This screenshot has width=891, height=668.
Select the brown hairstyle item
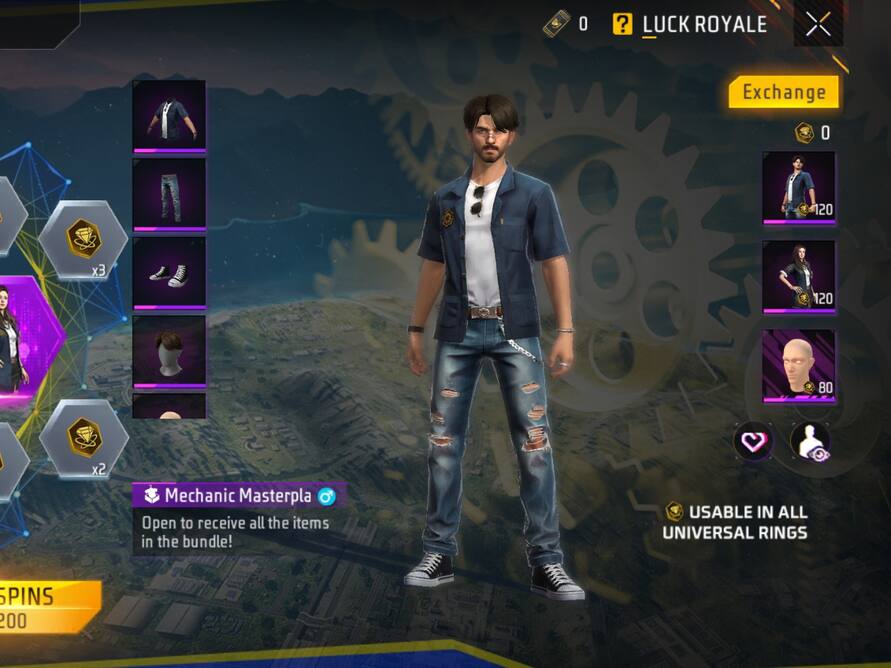(x=169, y=351)
